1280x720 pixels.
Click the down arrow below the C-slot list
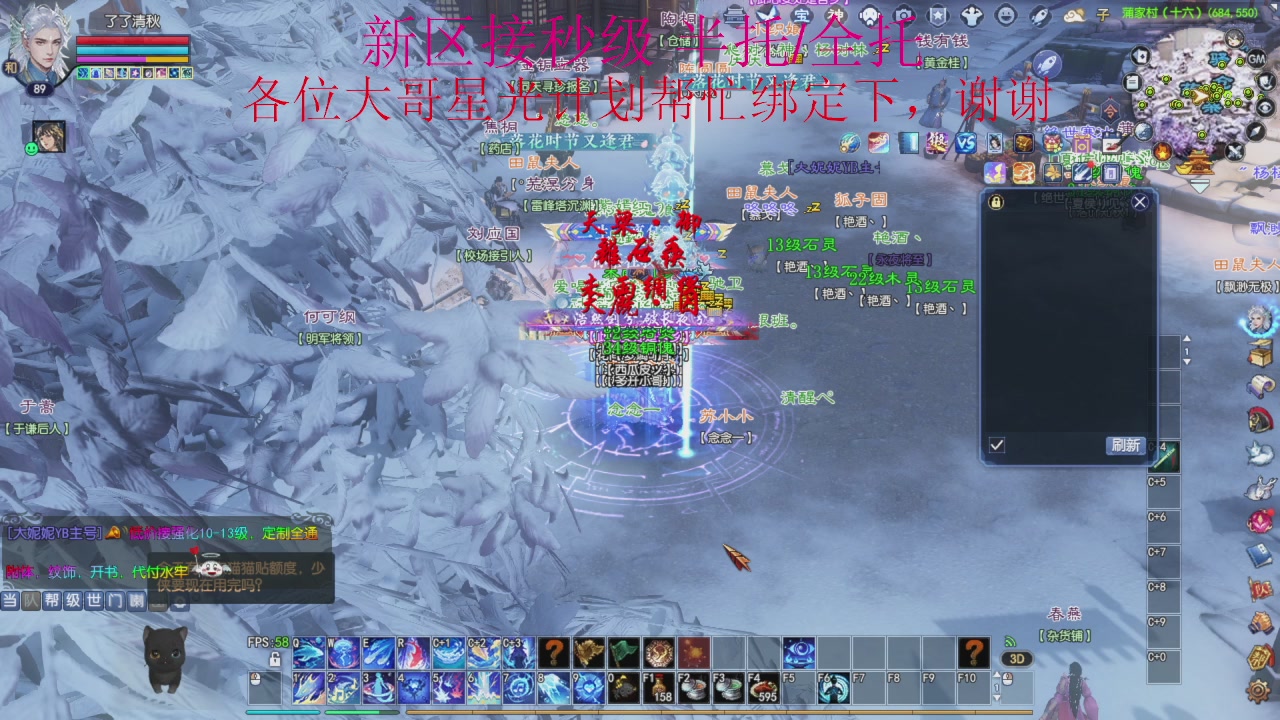click(1187, 362)
